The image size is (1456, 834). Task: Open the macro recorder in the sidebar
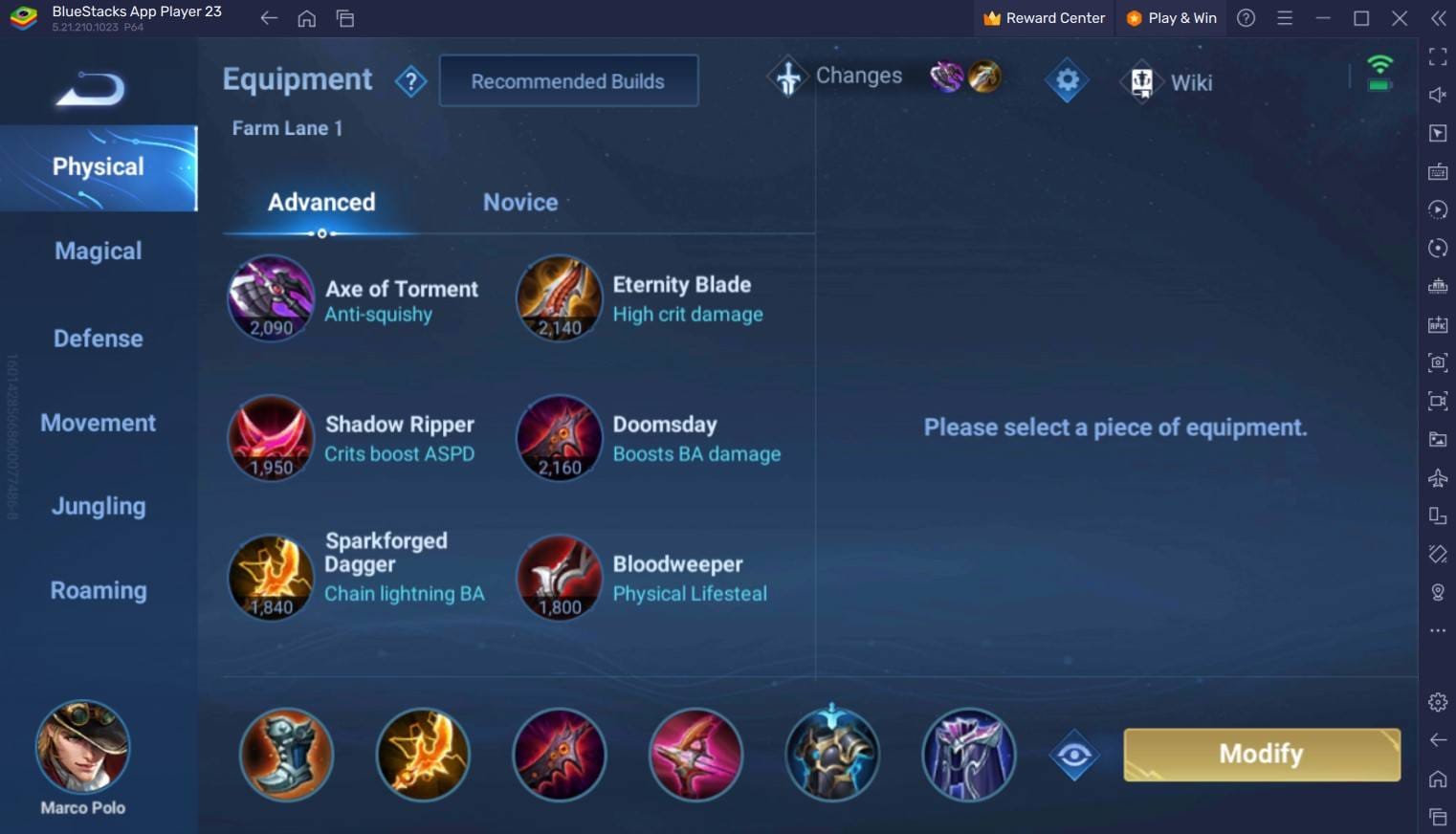(x=1437, y=209)
